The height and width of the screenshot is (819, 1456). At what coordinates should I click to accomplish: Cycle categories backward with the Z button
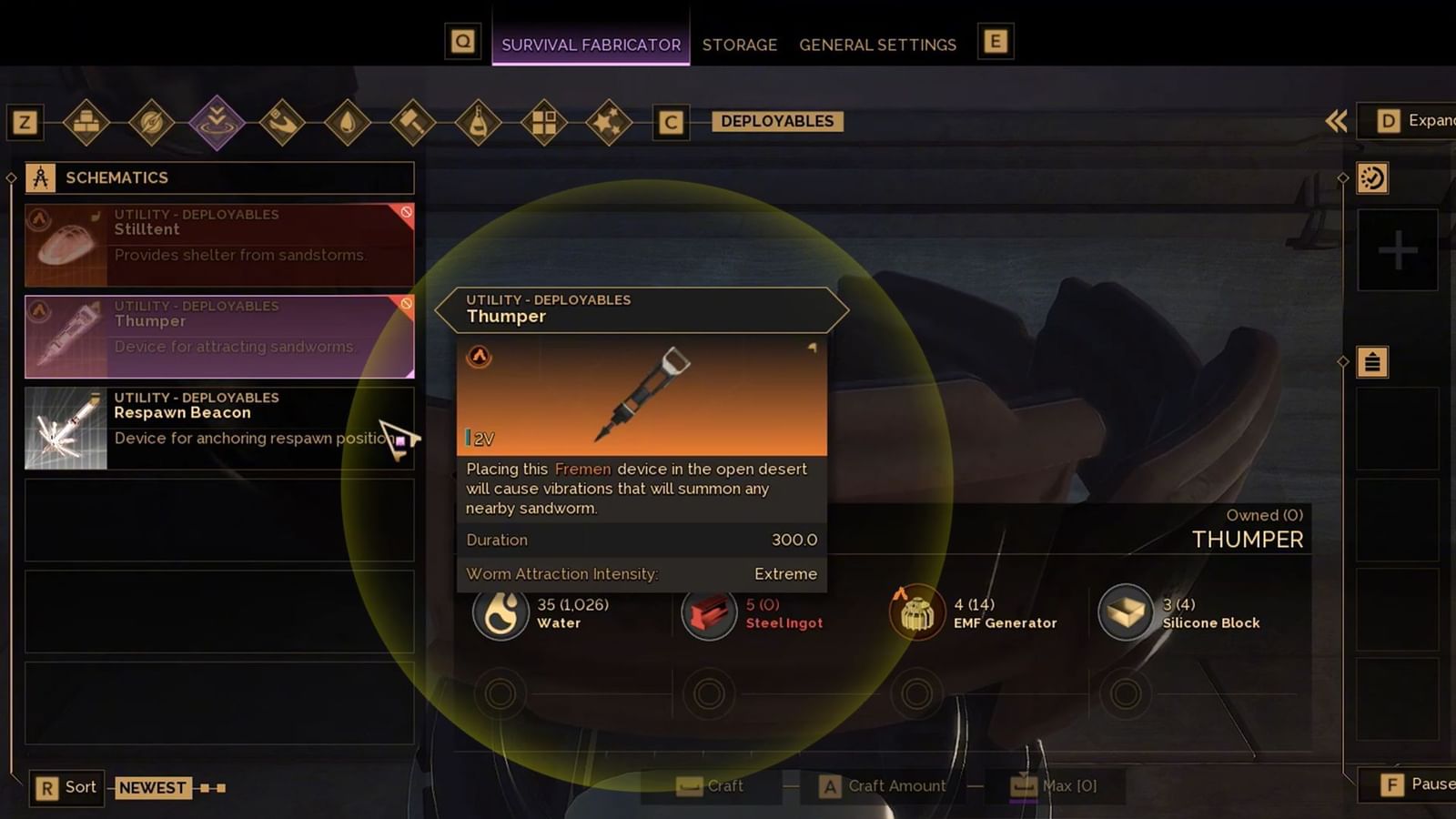coord(25,123)
